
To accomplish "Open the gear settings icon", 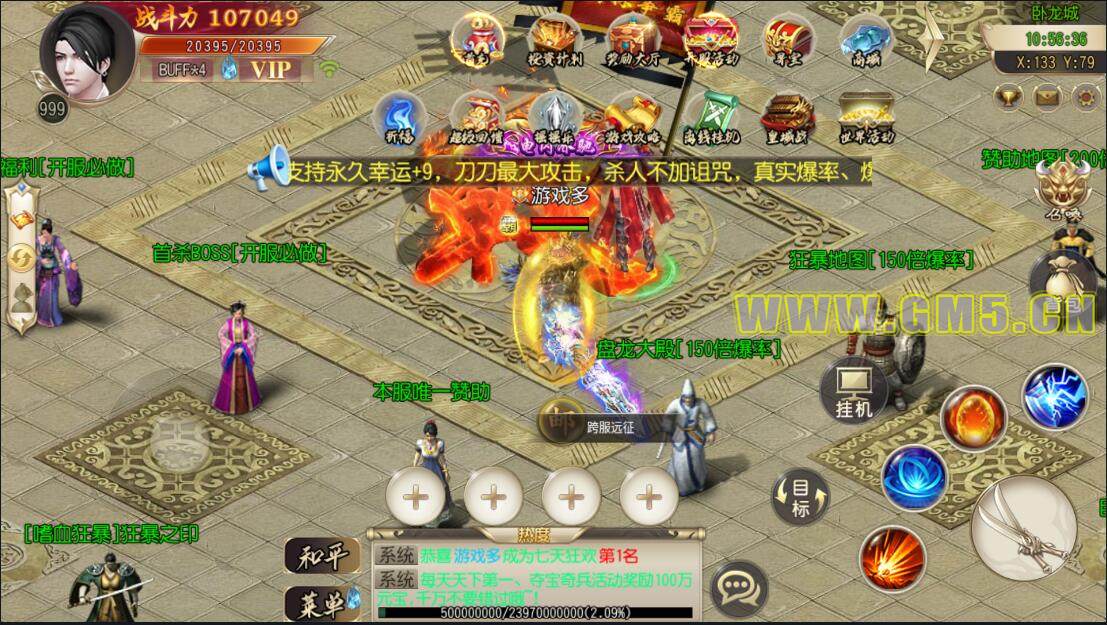I will (1084, 96).
